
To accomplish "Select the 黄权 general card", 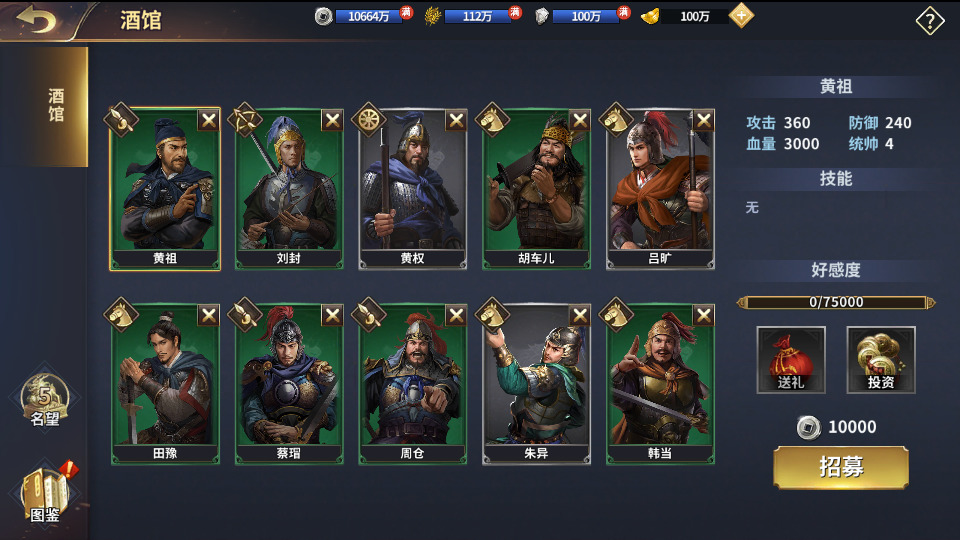I will 413,190.
